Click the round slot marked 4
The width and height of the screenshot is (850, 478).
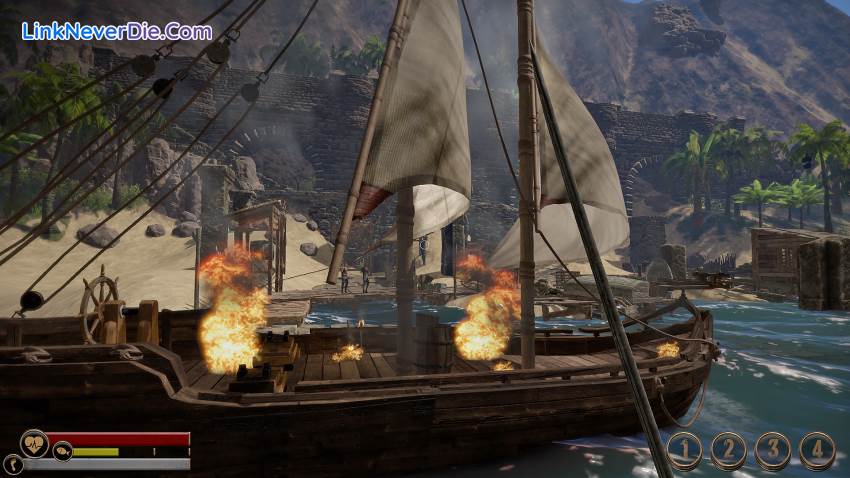(x=816, y=450)
